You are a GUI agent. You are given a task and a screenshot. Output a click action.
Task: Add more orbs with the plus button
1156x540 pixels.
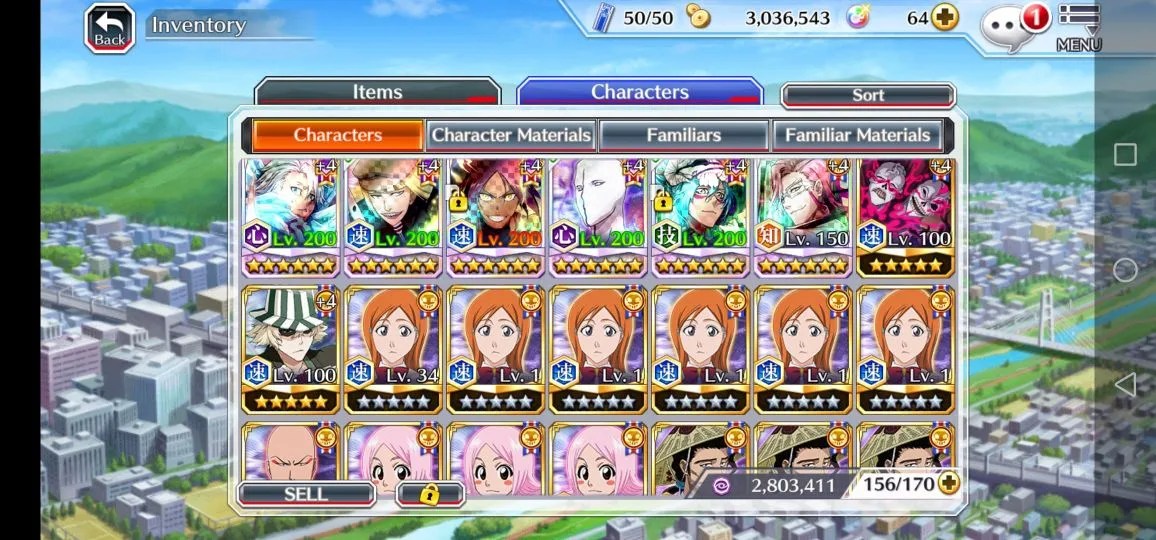[945, 18]
